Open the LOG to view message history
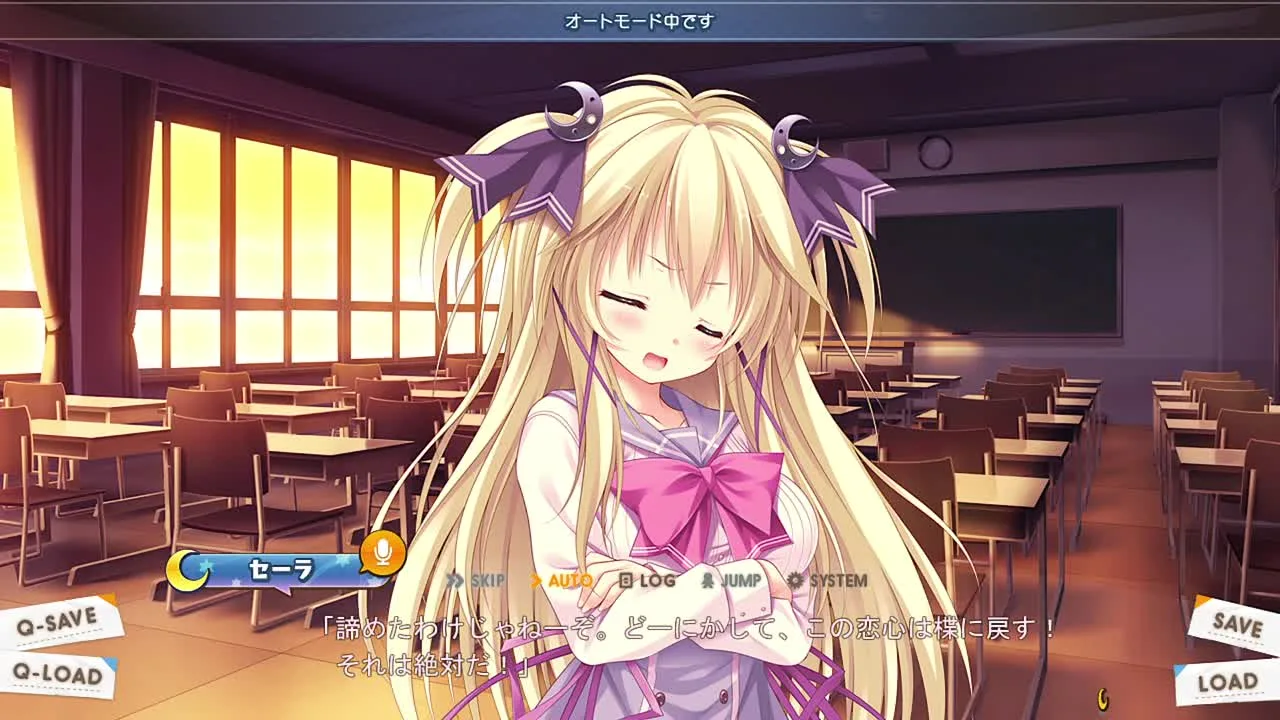The image size is (1280, 720). point(650,578)
